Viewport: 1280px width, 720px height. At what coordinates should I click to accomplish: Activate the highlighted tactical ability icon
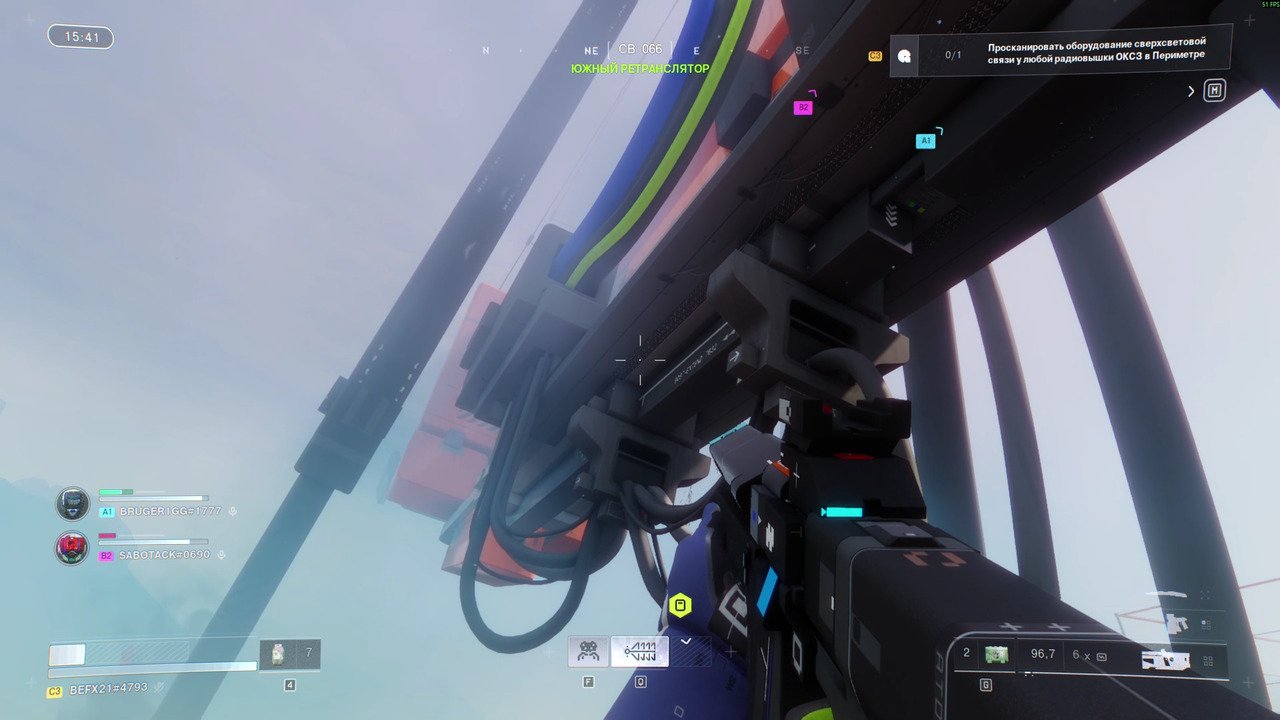tap(640, 652)
